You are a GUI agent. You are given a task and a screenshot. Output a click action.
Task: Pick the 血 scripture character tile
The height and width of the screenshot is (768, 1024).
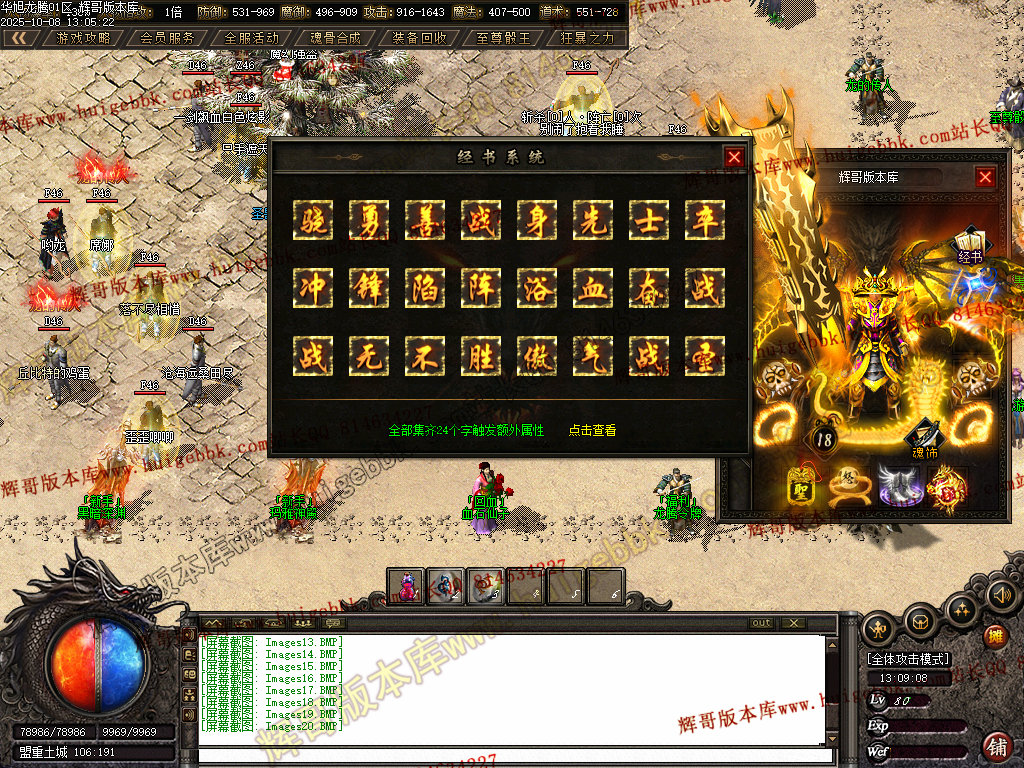[593, 288]
